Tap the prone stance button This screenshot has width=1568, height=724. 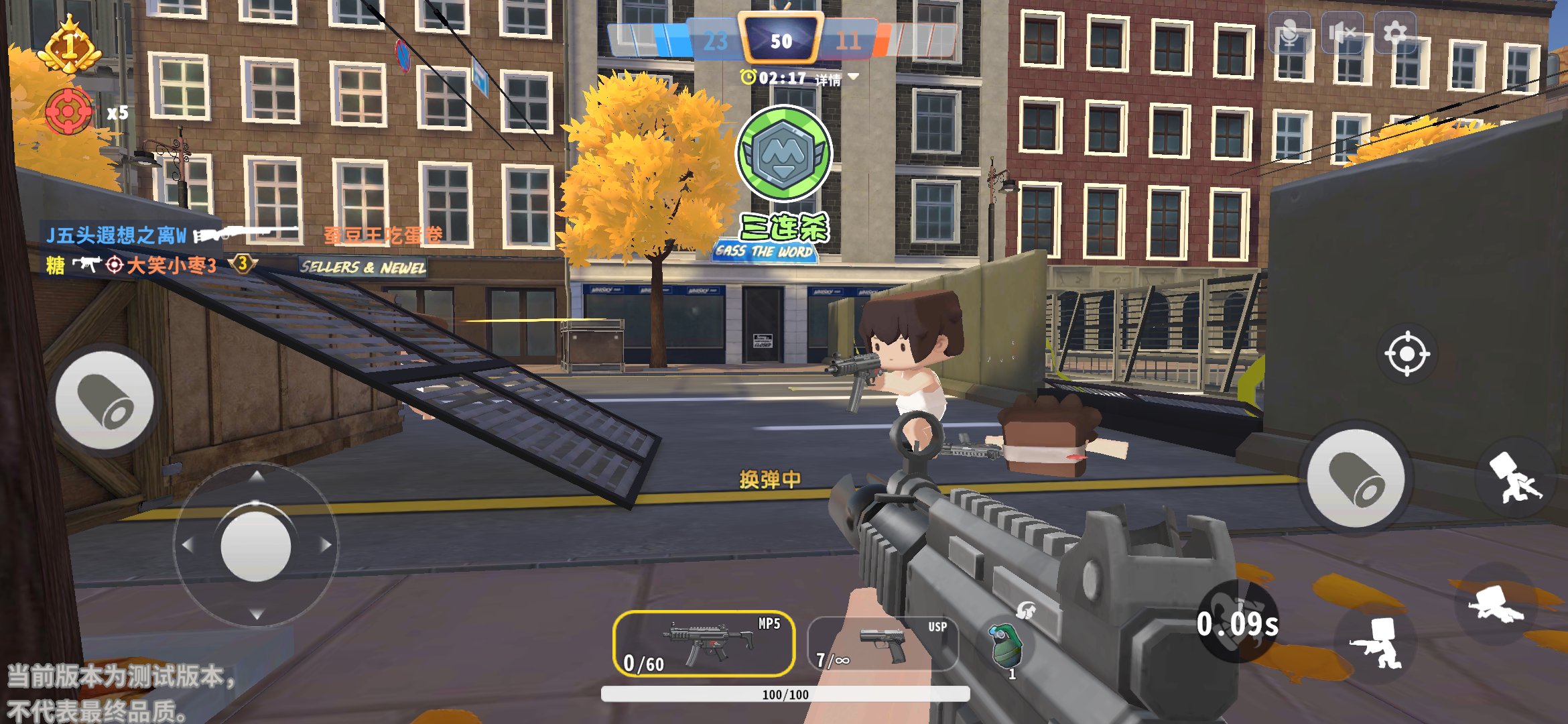pos(1496,605)
